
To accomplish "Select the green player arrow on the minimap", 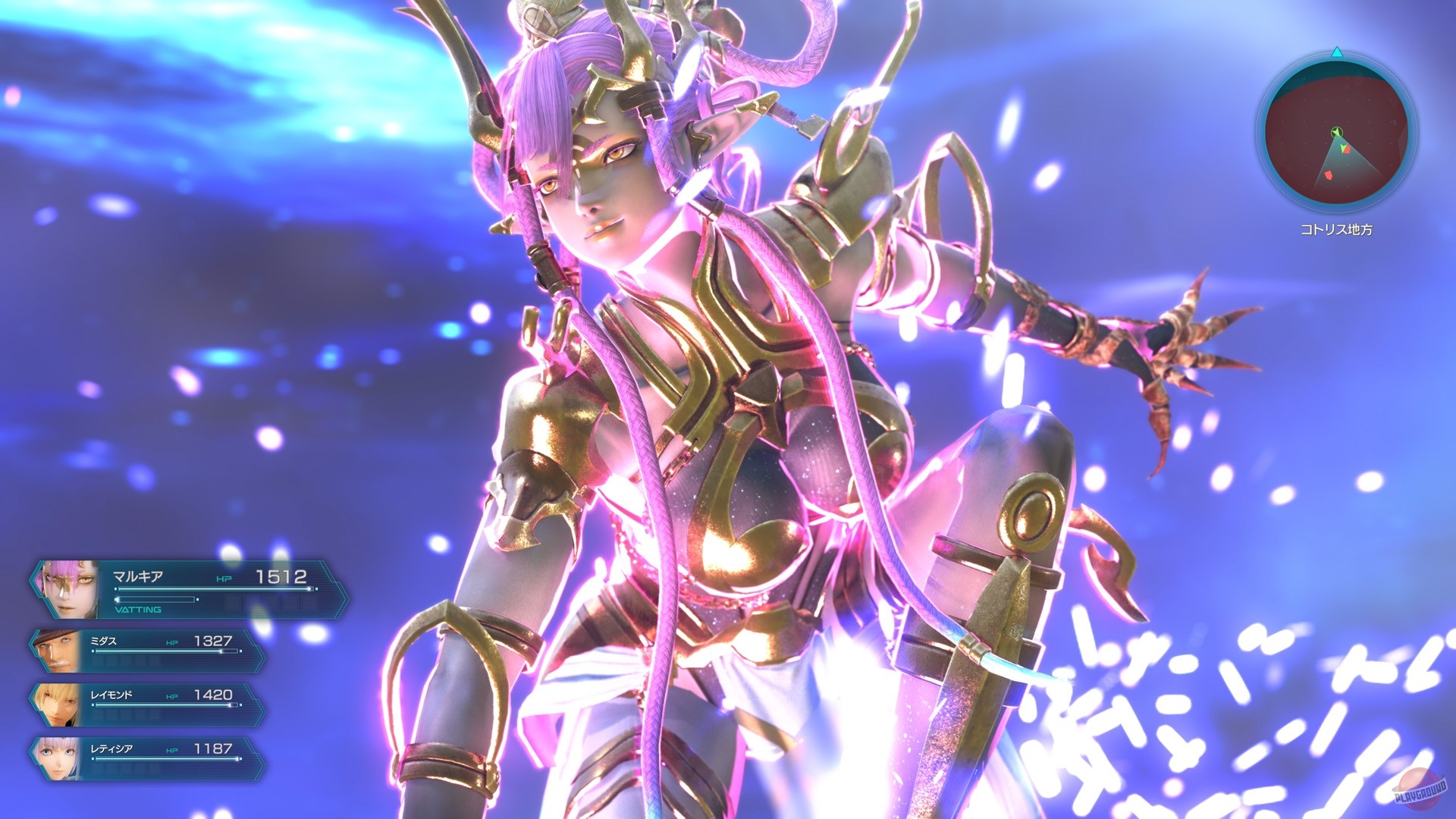I will click(x=1336, y=132).
